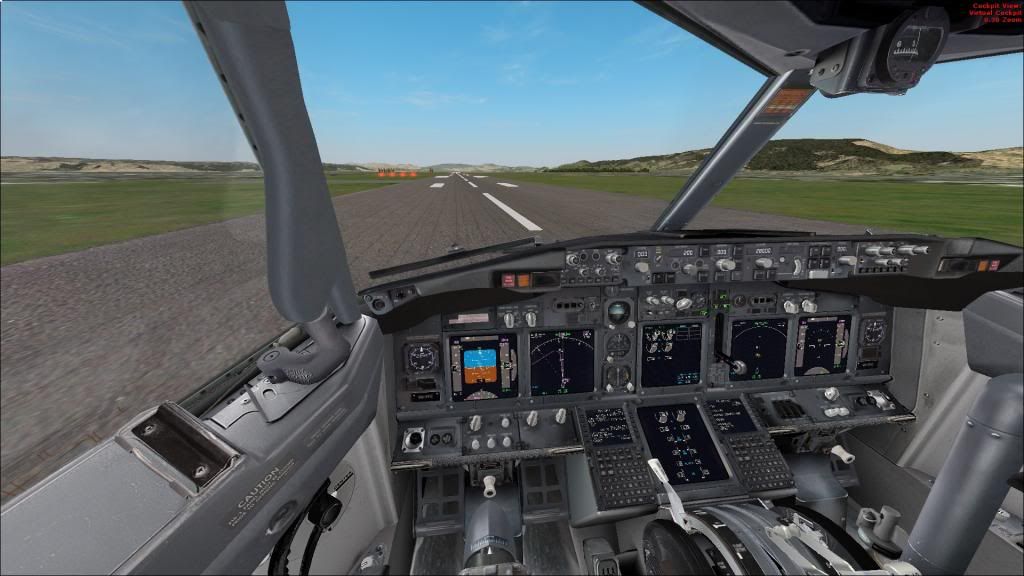Image resolution: width=1024 pixels, height=576 pixels.
Task: Click the captain's side clock
Action: (422, 357)
